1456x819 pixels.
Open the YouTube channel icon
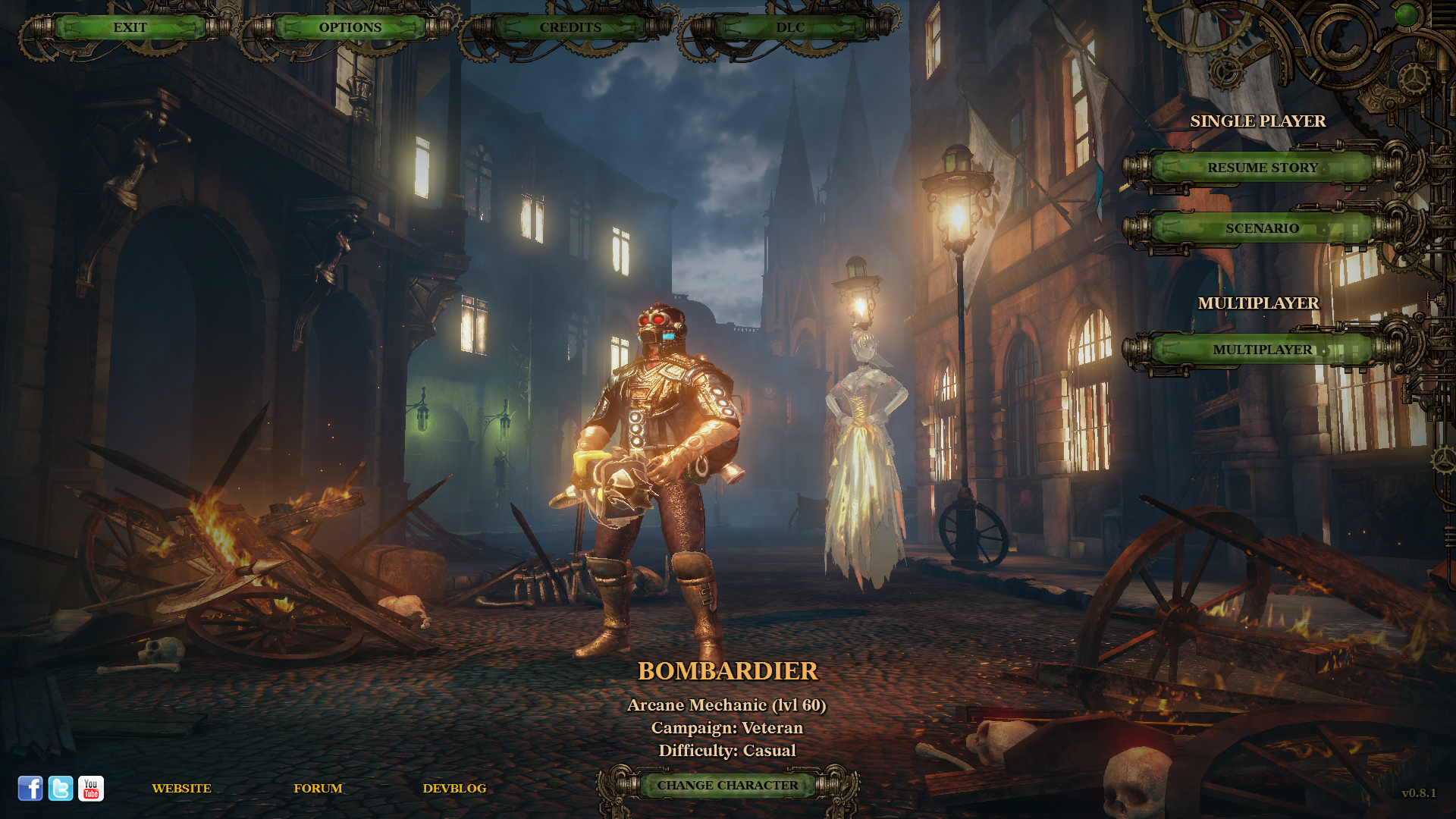pos(91,789)
